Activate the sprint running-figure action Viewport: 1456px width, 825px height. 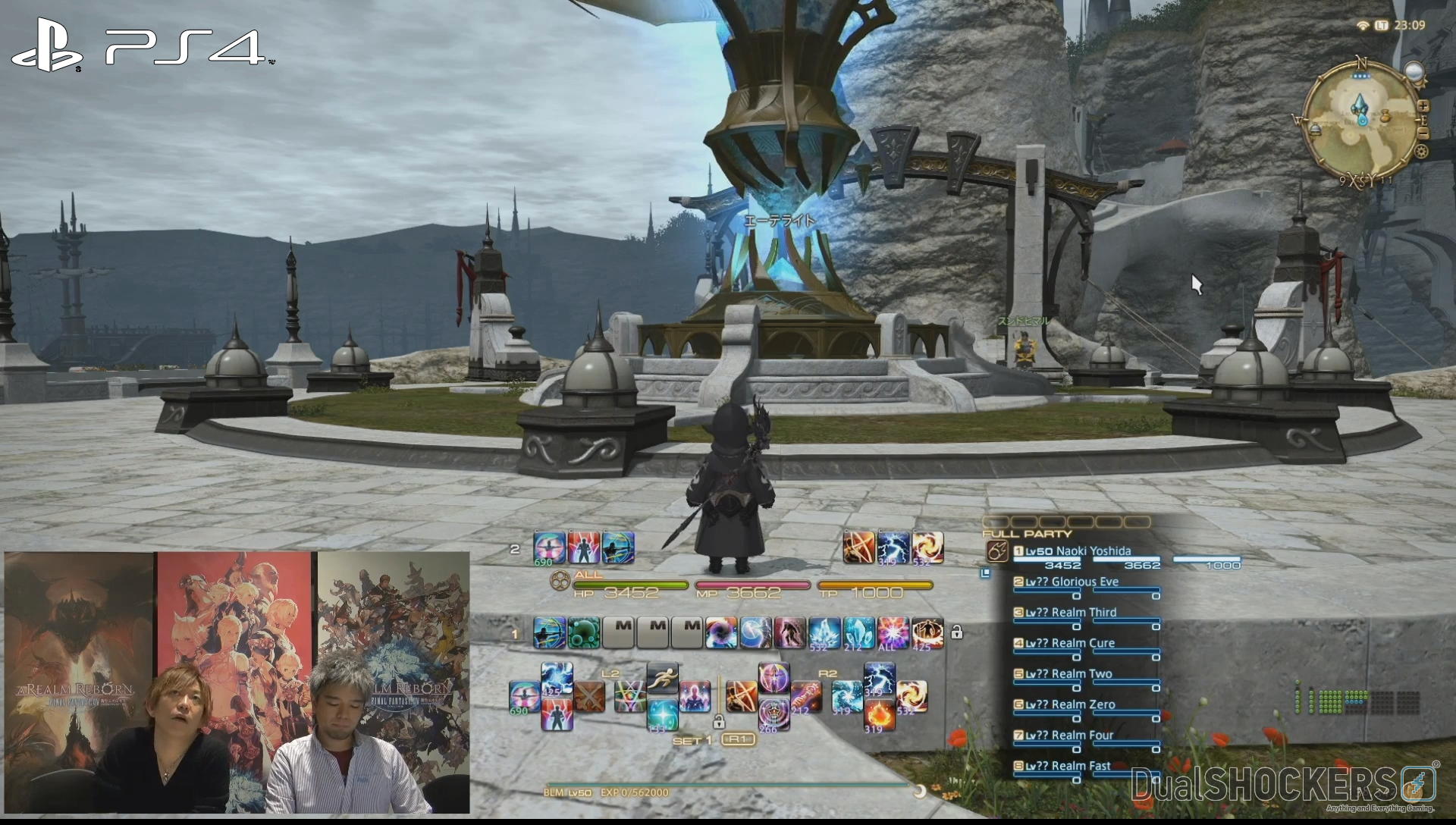point(662,679)
